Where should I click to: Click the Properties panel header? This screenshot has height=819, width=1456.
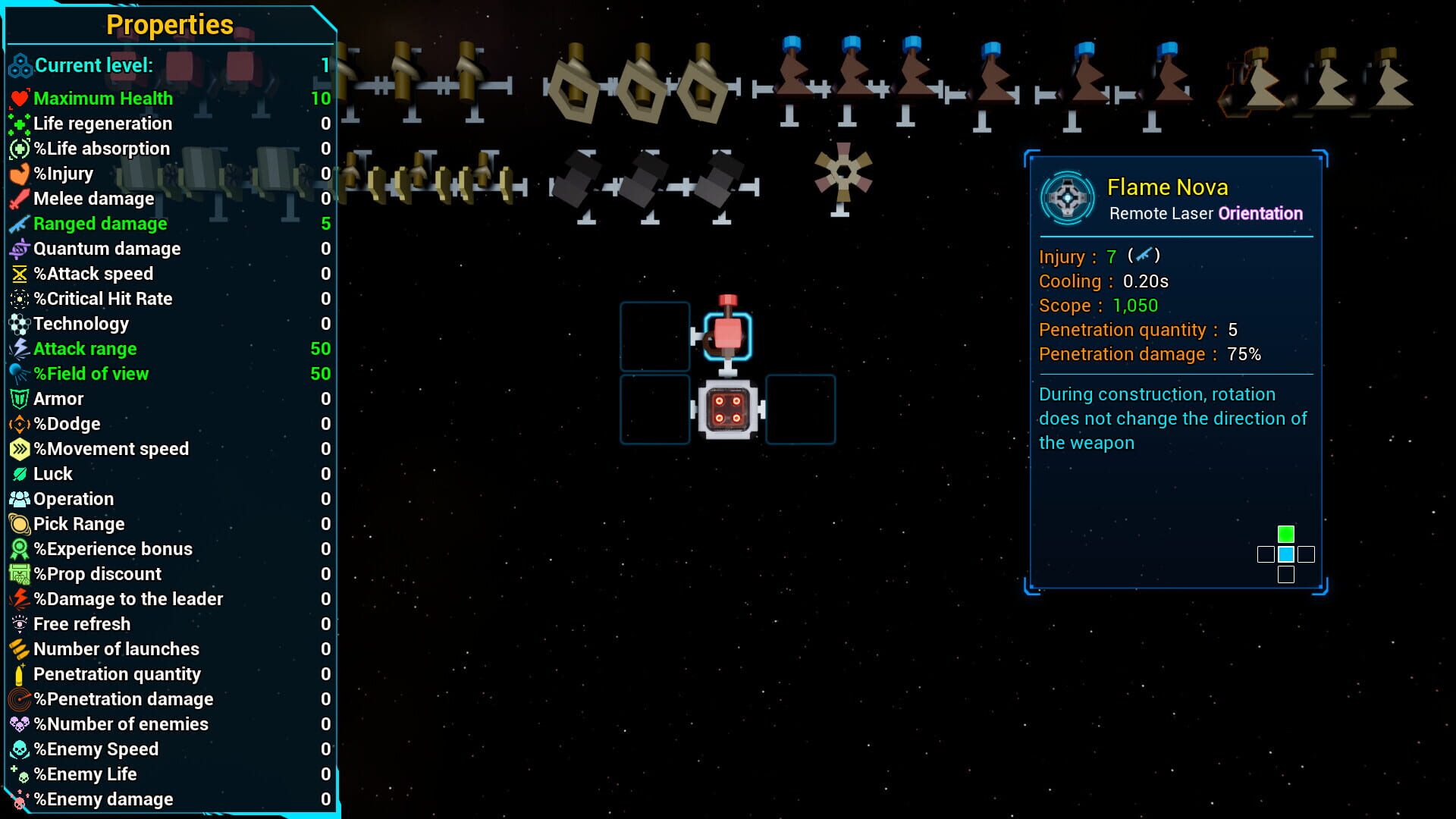click(x=168, y=24)
